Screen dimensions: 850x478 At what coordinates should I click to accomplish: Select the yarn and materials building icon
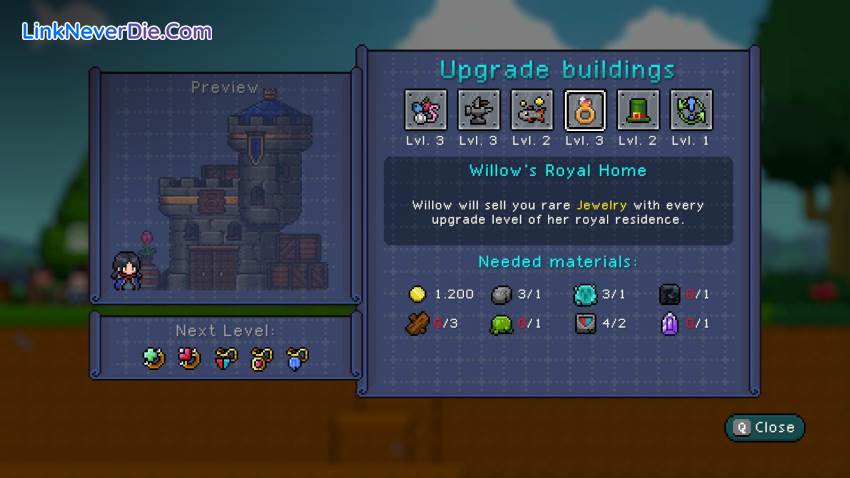click(x=425, y=110)
